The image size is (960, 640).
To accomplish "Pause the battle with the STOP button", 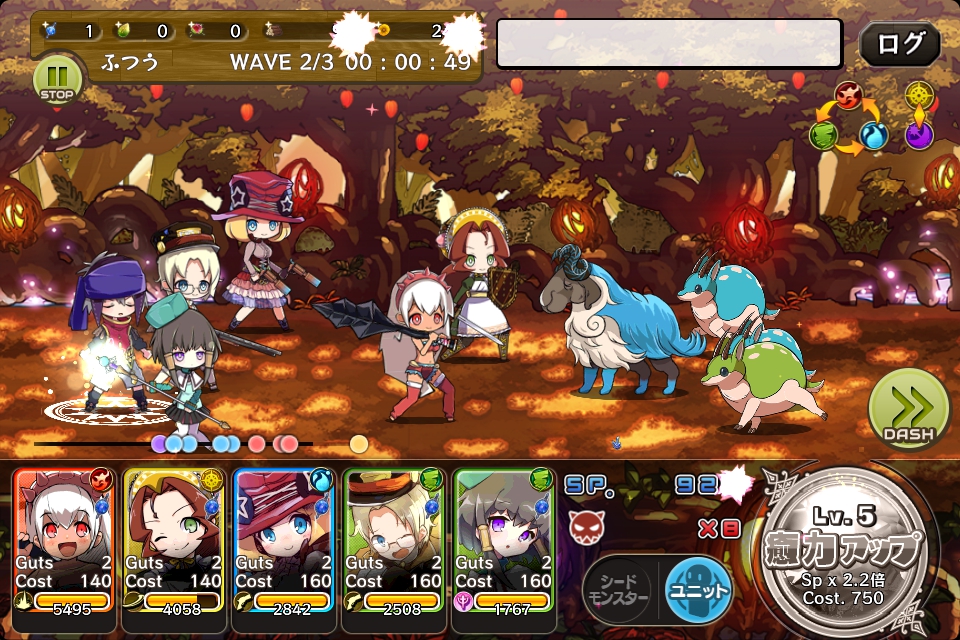I will point(55,78).
